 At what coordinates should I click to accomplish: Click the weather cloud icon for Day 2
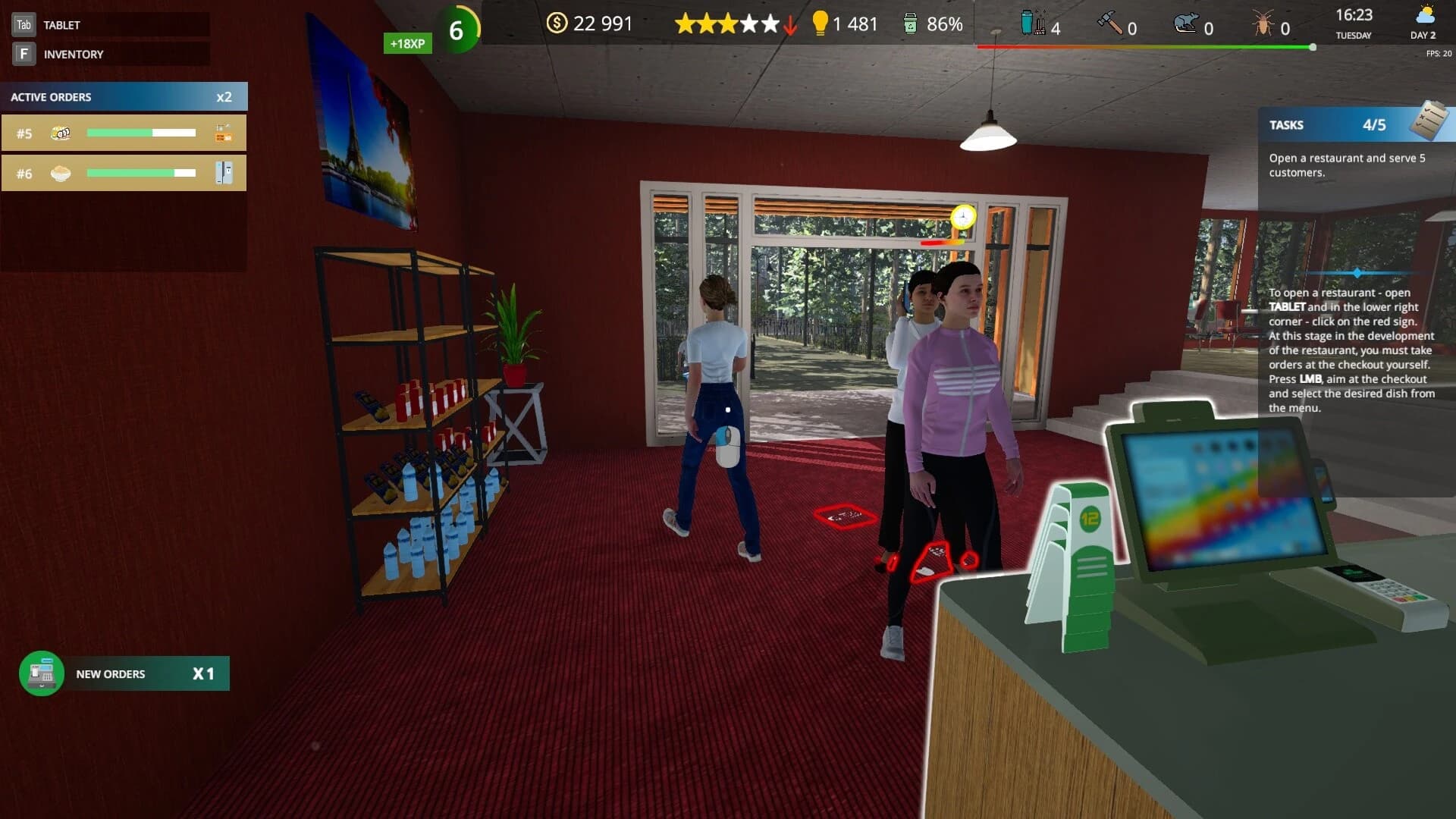click(x=1424, y=16)
